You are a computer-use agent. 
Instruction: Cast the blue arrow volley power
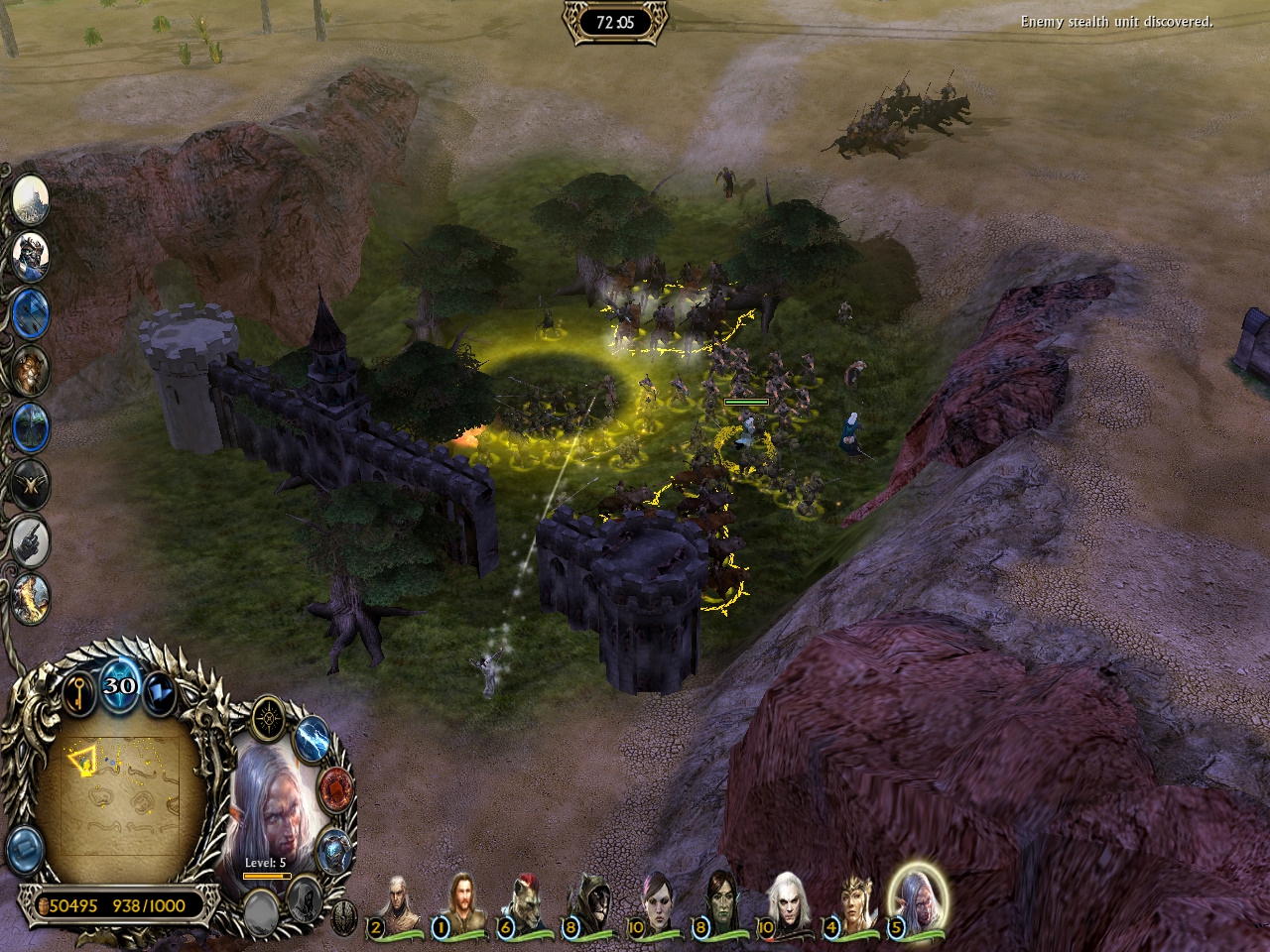[x=32, y=313]
